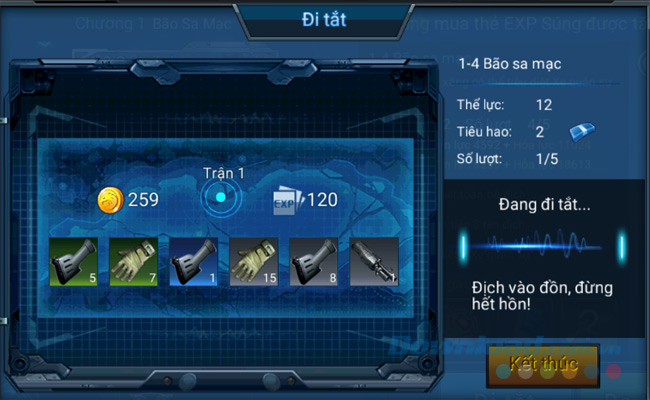The height and width of the screenshot is (400, 650).
Task: Select the blue-background glove reward
Action: pos(193,261)
